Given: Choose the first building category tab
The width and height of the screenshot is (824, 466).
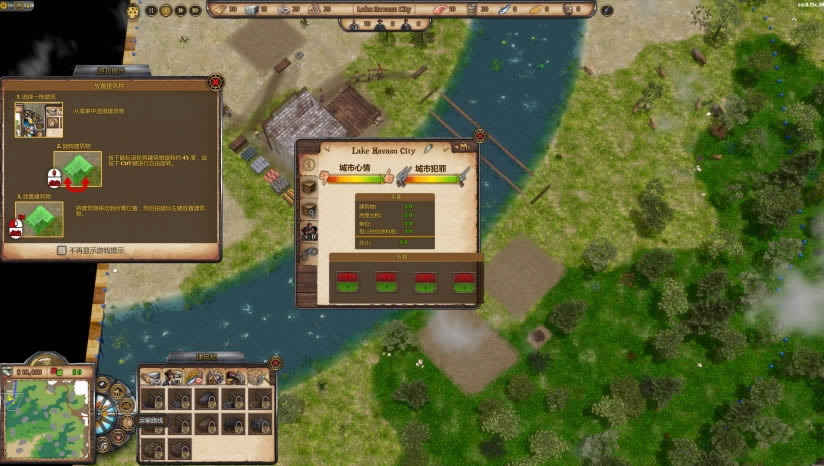Looking at the screenshot, I should [x=151, y=377].
